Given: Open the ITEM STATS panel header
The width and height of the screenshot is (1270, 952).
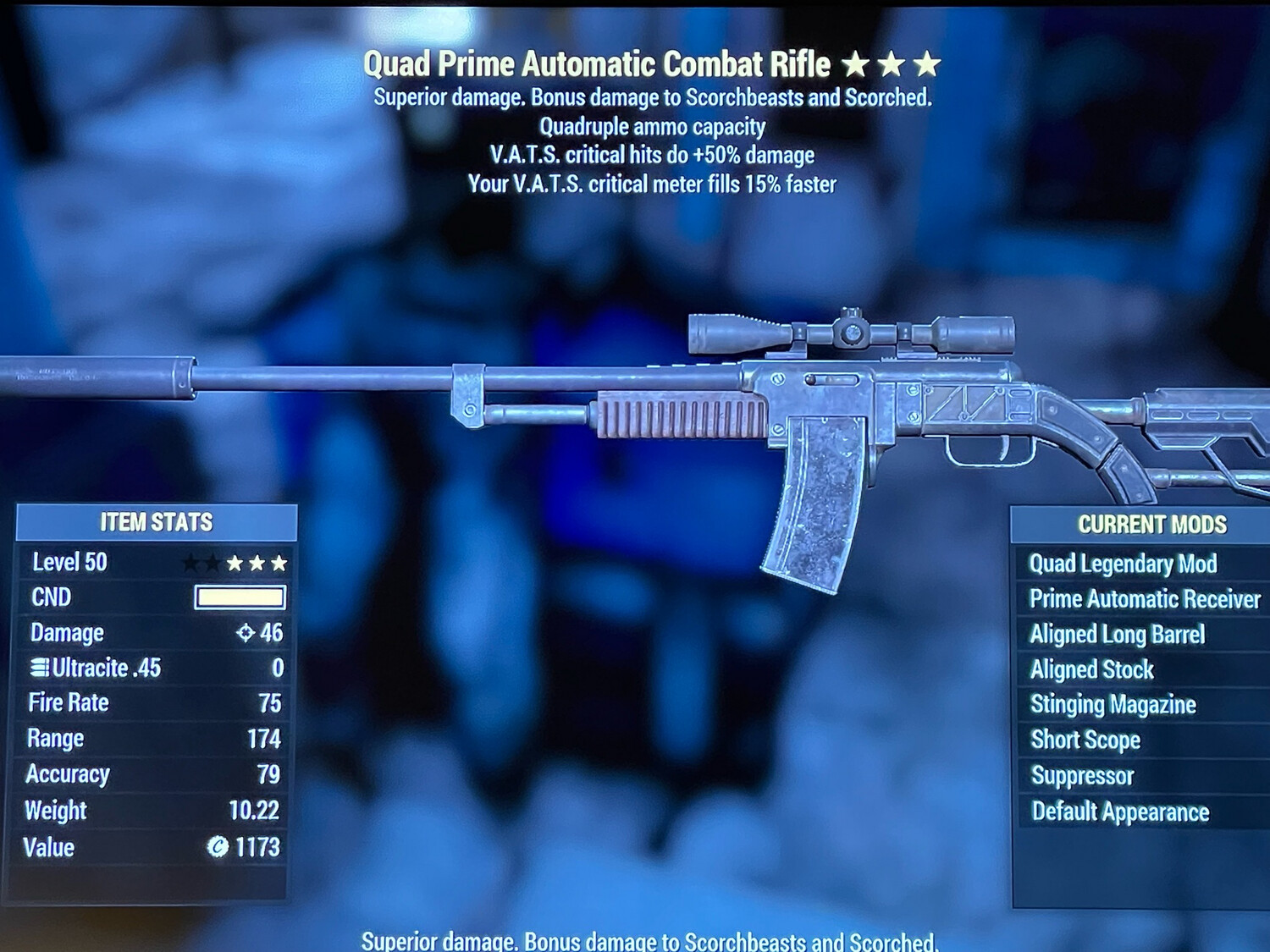Looking at the screenshot, I should point(156,522).
